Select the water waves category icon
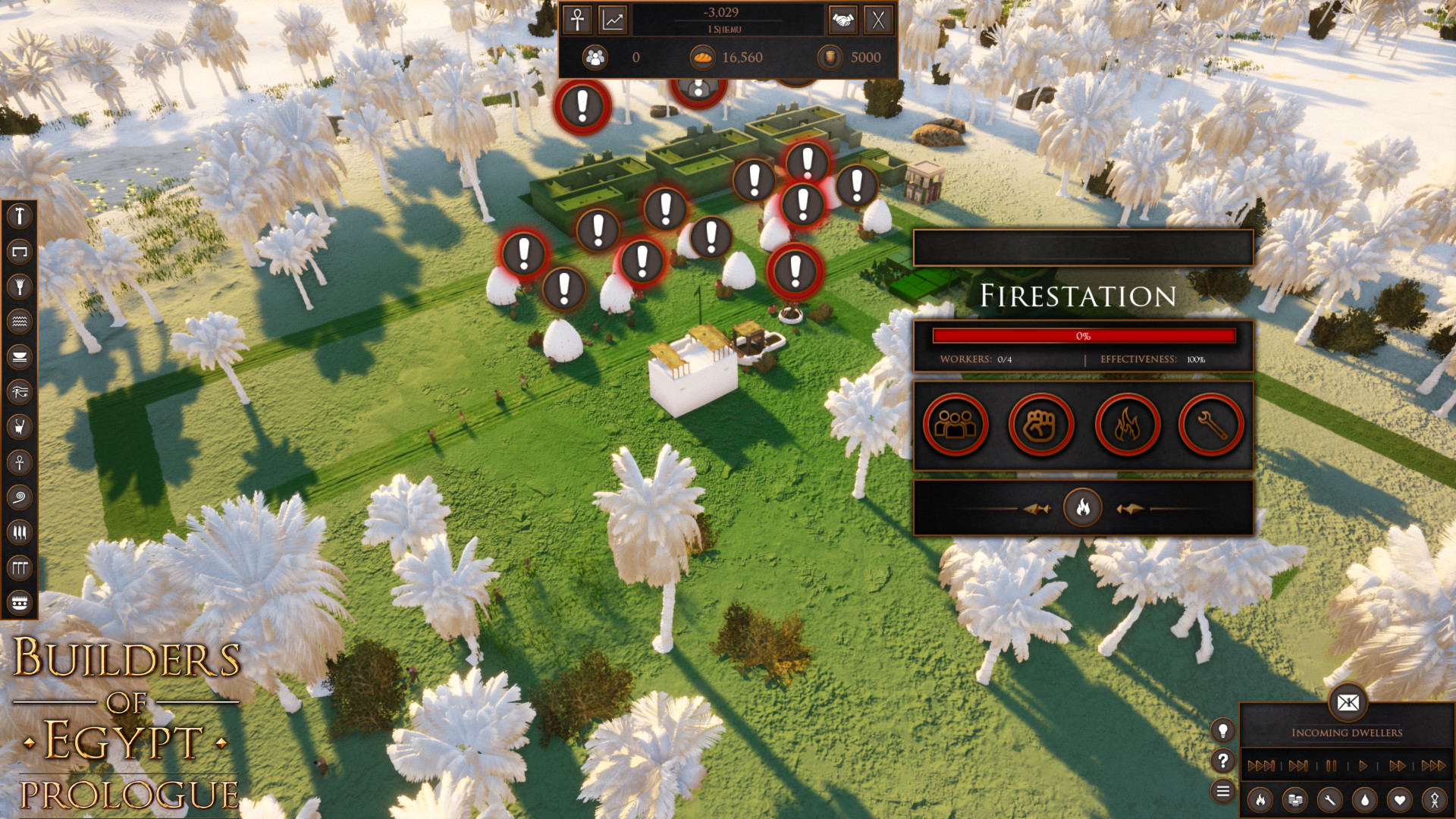Screen dimensions: 1456x819 [20, 322]
